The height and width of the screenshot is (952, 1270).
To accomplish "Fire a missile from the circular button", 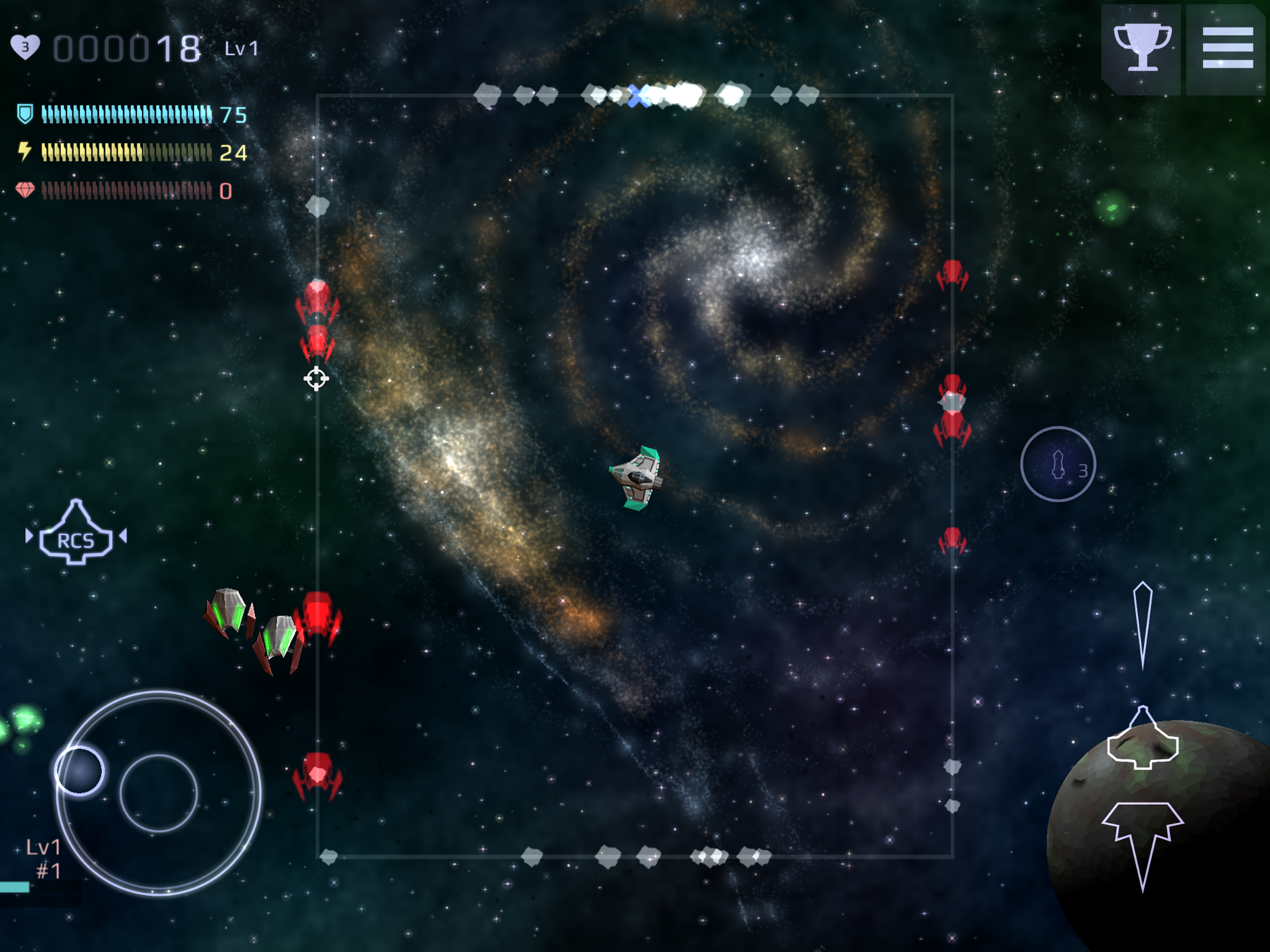I will 1058,464.
